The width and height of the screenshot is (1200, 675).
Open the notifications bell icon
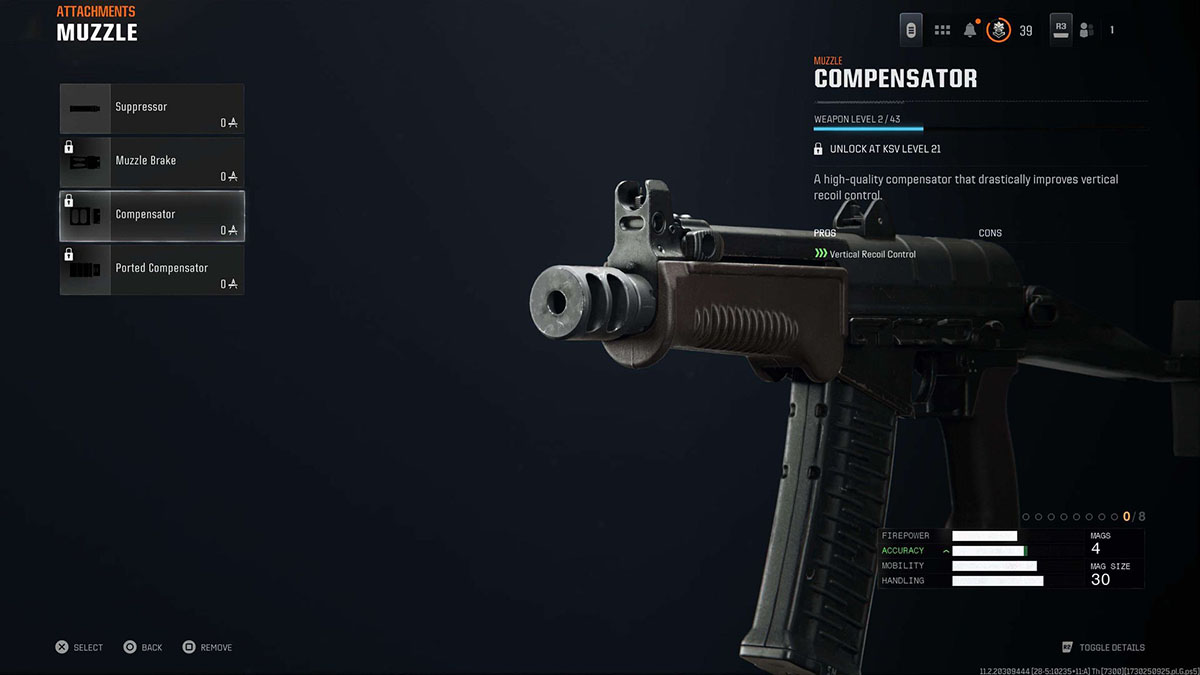(x=970, y=30)
